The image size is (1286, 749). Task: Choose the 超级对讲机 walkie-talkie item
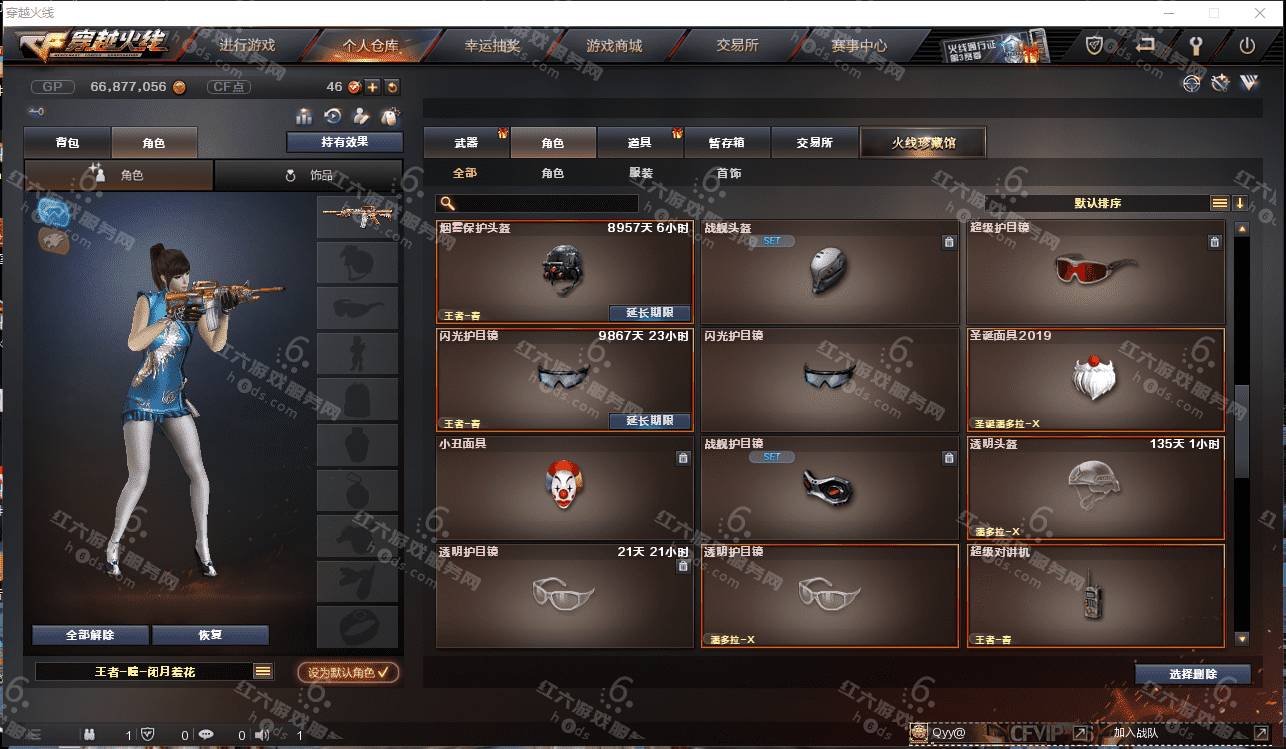pos(1095,595)
